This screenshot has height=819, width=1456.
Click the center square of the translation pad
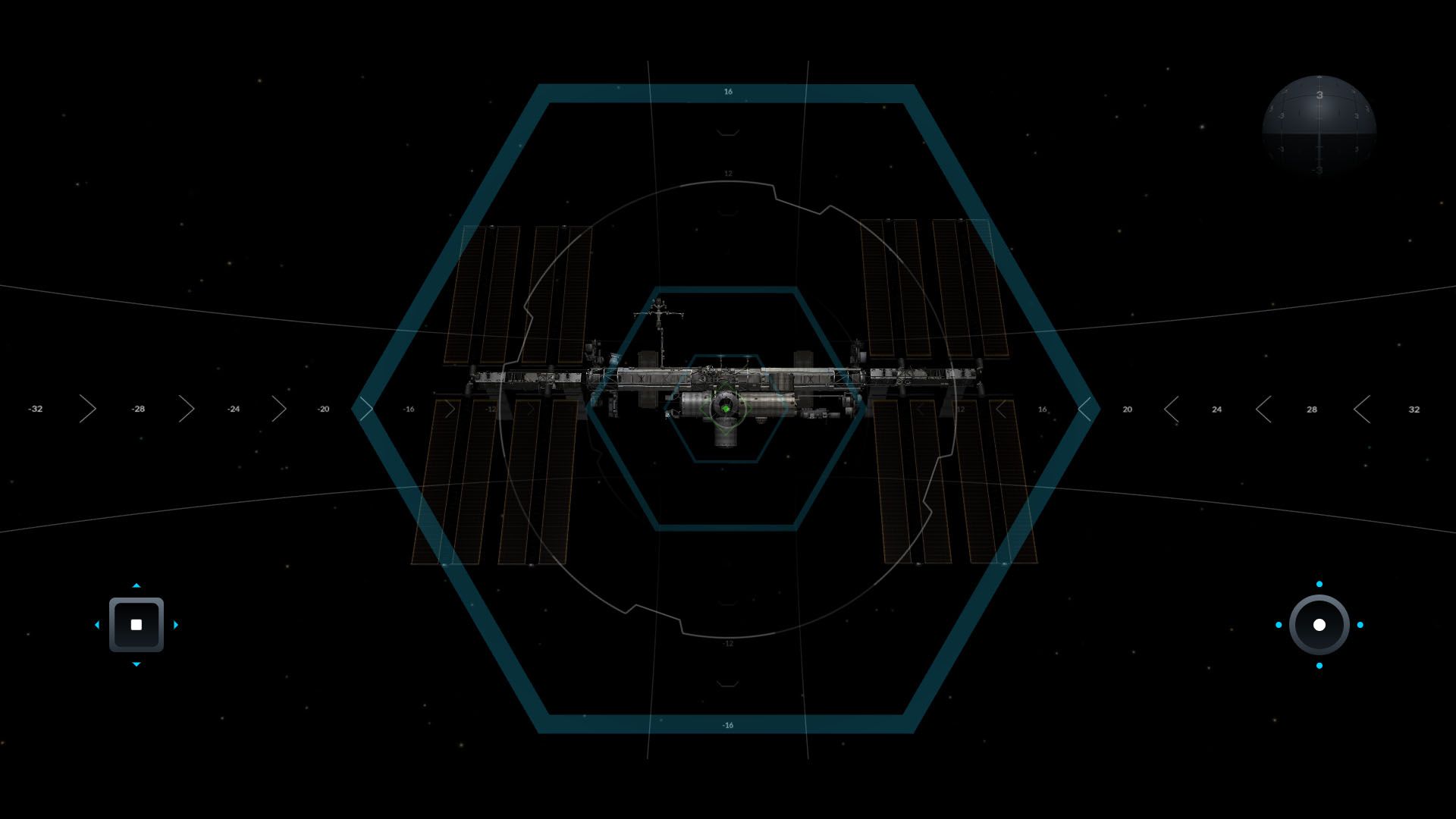[x=136, y=625]
